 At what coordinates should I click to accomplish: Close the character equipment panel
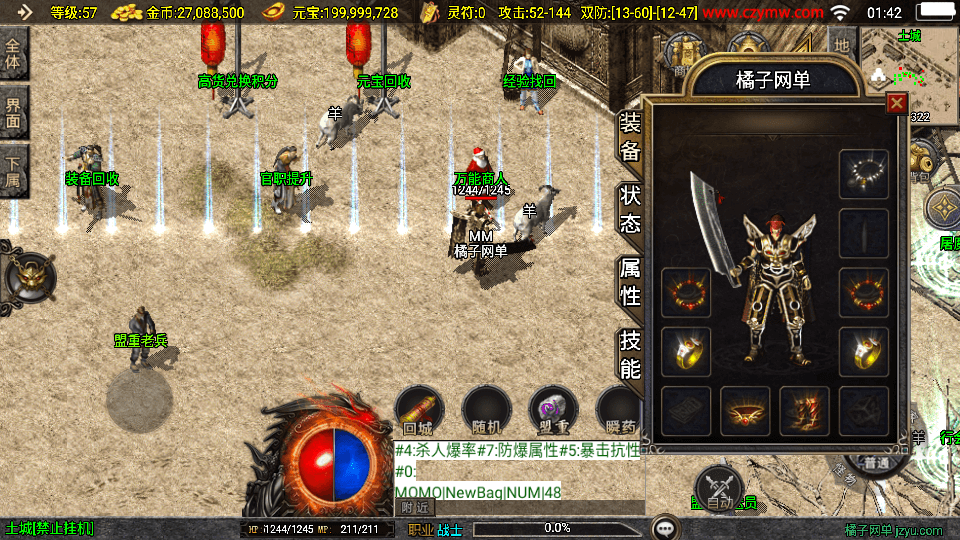(x=896, y=103)
